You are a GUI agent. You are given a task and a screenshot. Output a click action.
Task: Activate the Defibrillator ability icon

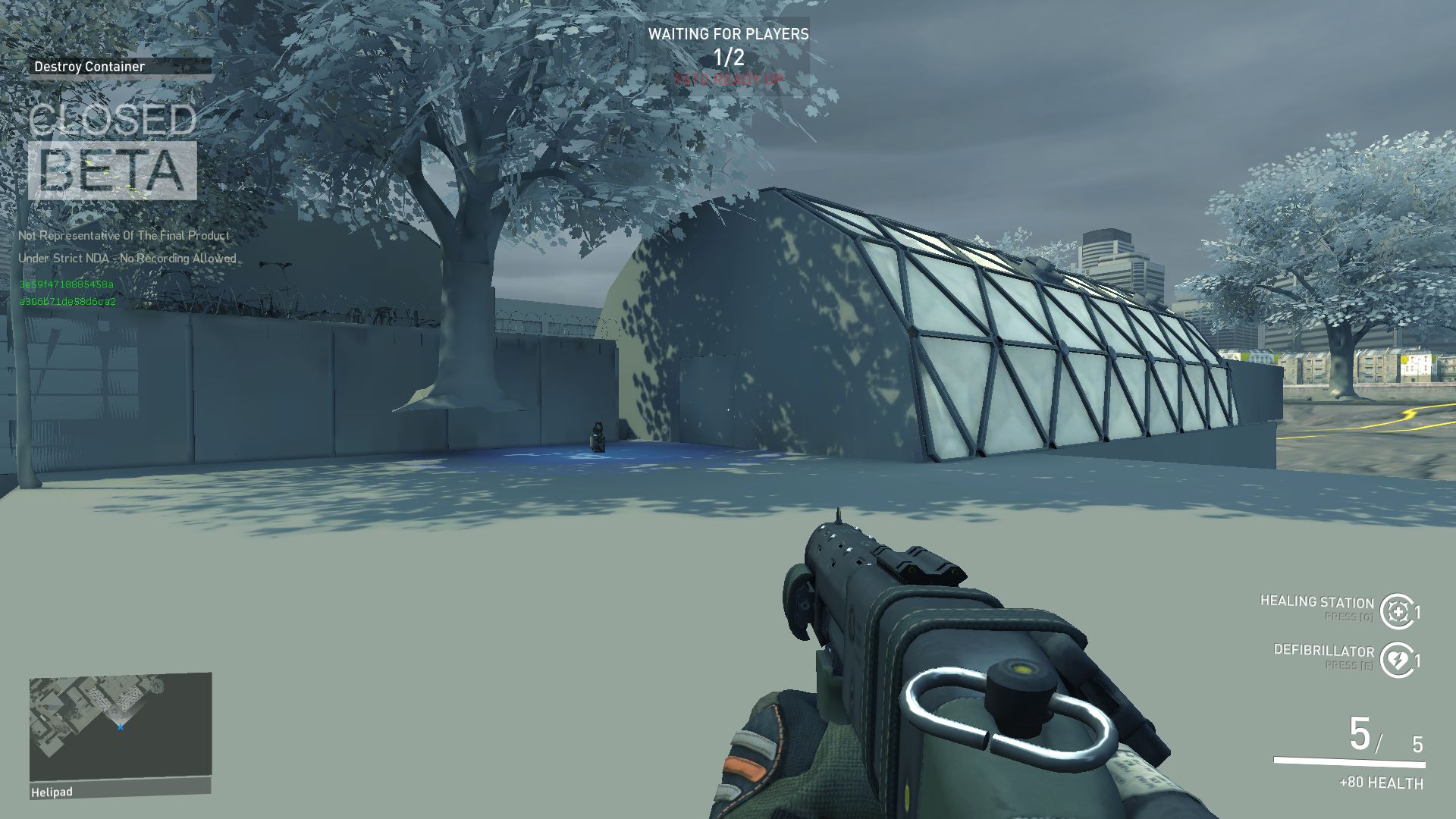point(1397,660)
